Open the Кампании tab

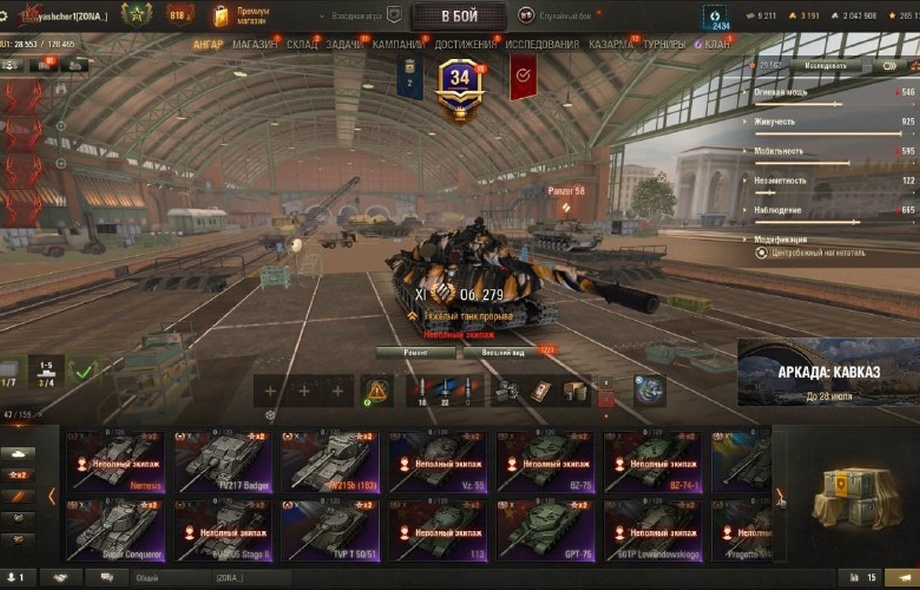[x=398, y=45]
